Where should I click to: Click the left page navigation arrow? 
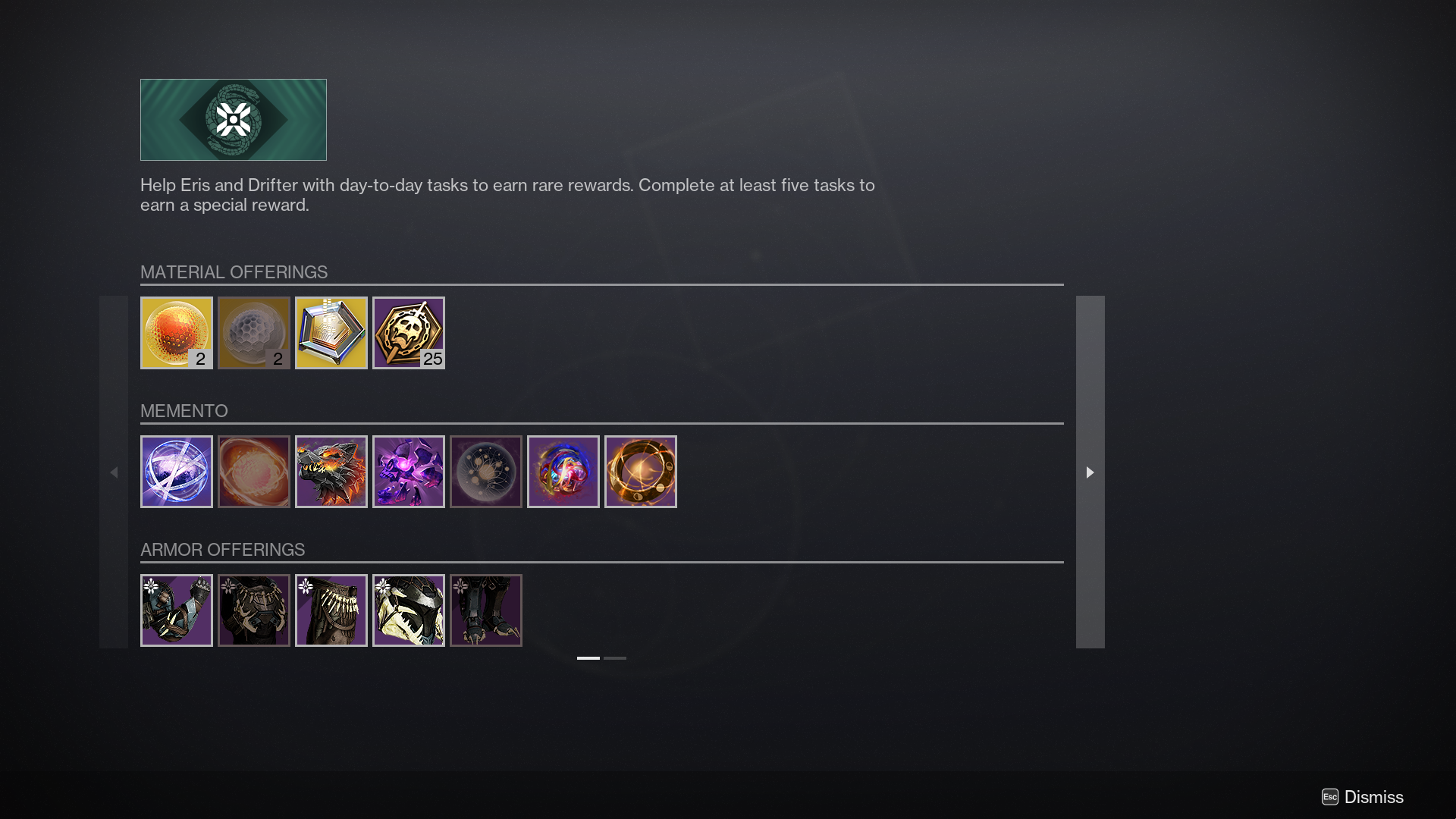pos(115,472)
